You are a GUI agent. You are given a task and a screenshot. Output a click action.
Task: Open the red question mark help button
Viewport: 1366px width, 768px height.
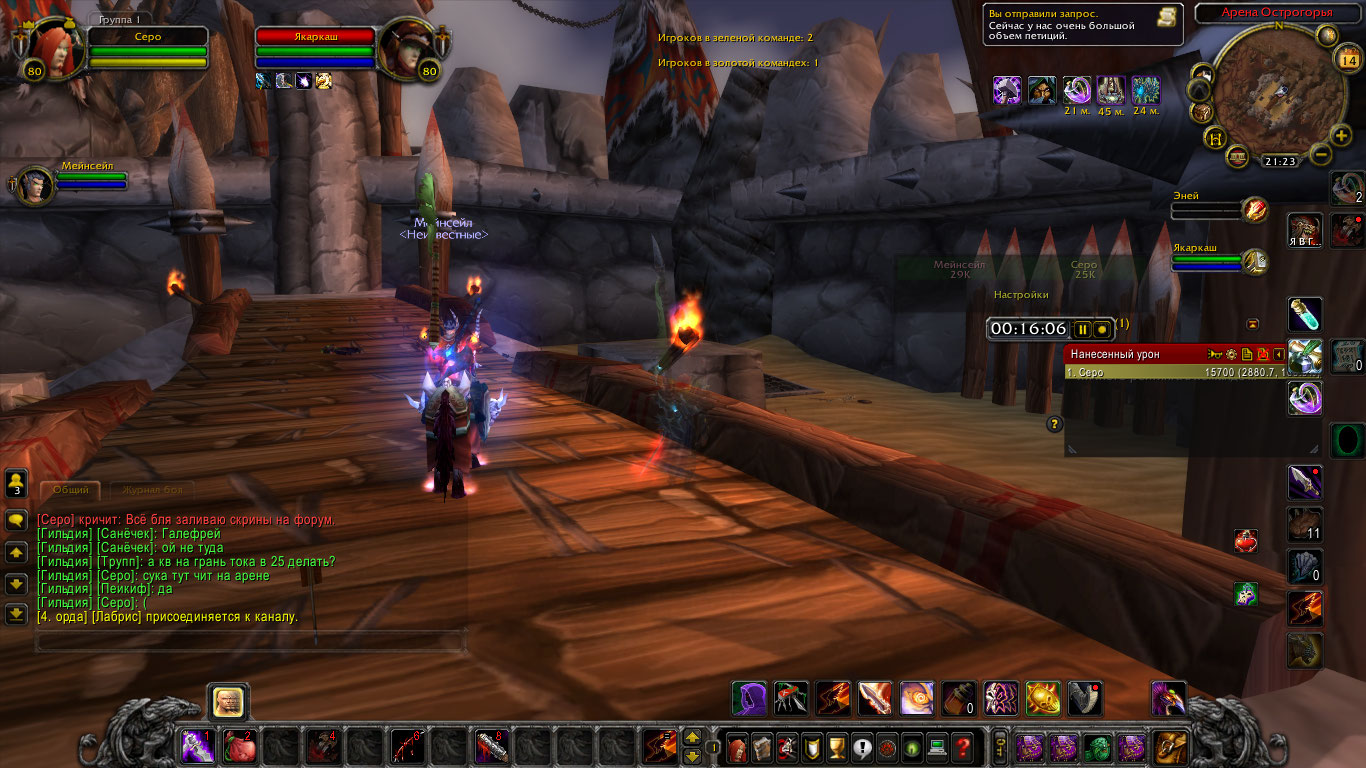coord(962,747)
